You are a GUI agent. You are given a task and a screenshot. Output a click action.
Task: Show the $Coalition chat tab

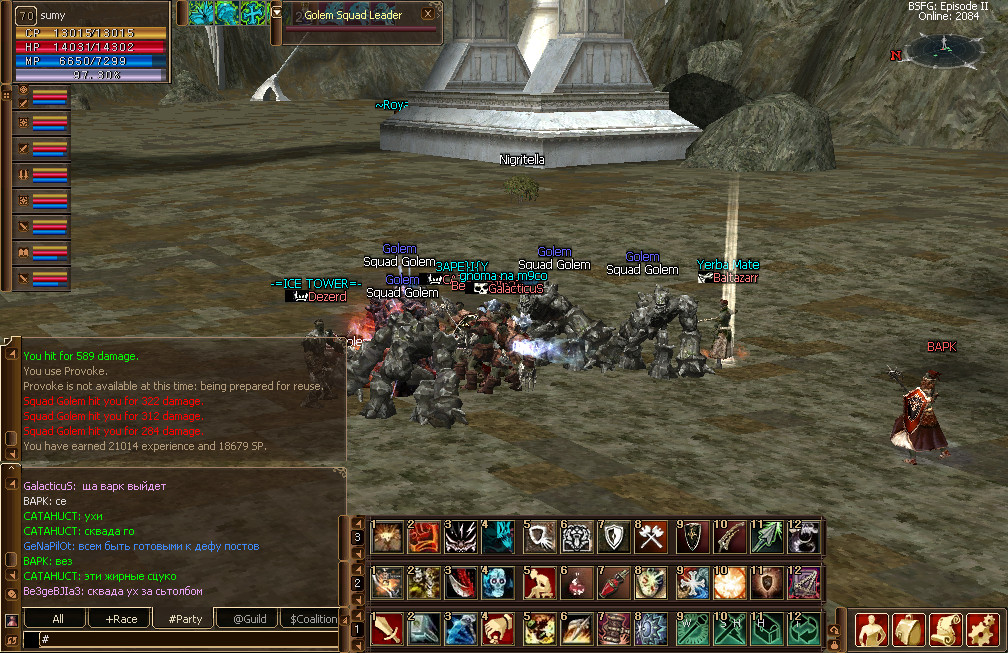(x=312, y=619)
